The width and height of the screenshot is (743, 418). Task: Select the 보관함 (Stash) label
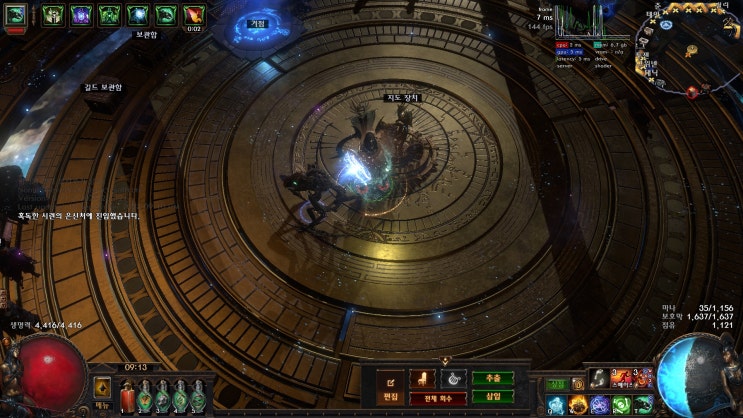pos(147,34)
